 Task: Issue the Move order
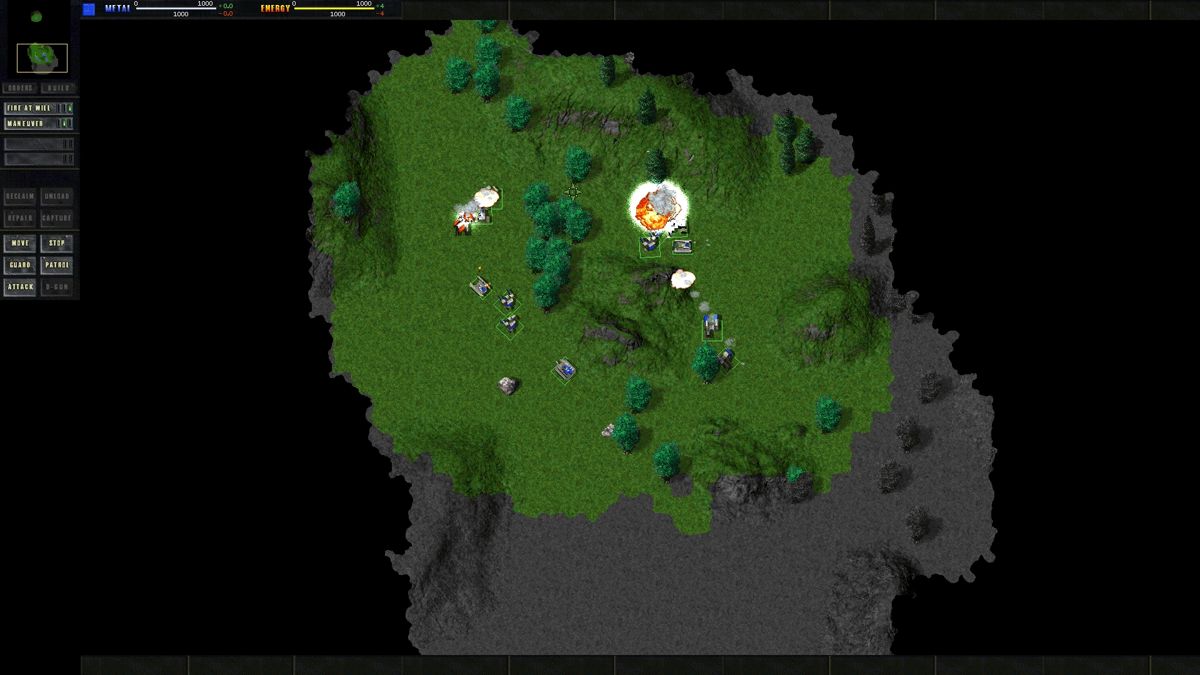pos(20,244)
